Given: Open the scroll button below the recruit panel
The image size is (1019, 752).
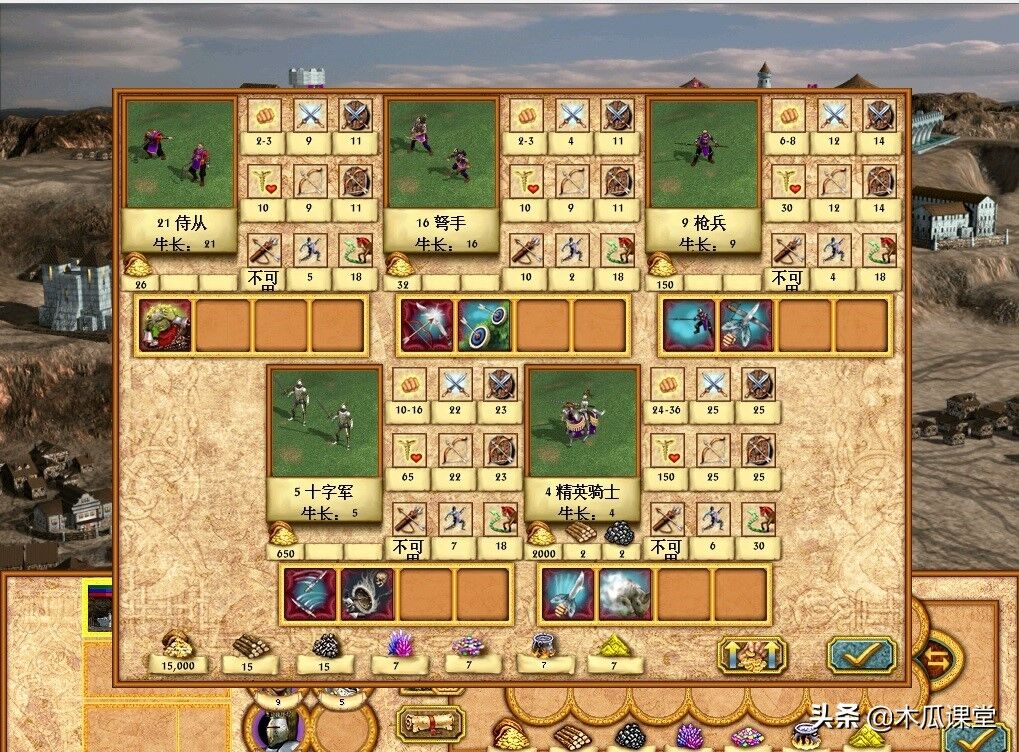Looking at the screenshot, I should (x=429, y=721).
